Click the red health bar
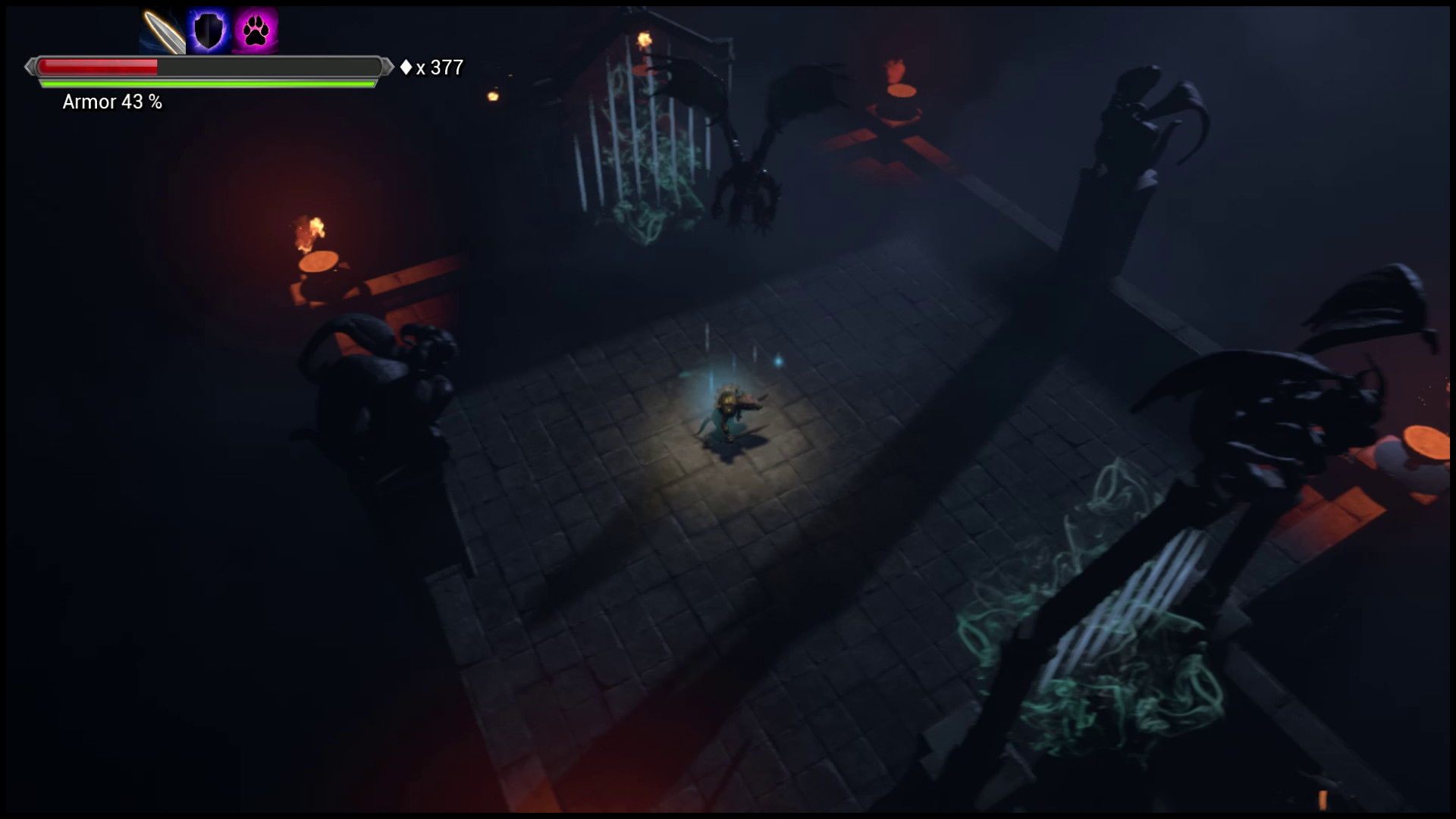Image resolution: width=1456 pixels, height=819 pixels. [x=99, y=67]
